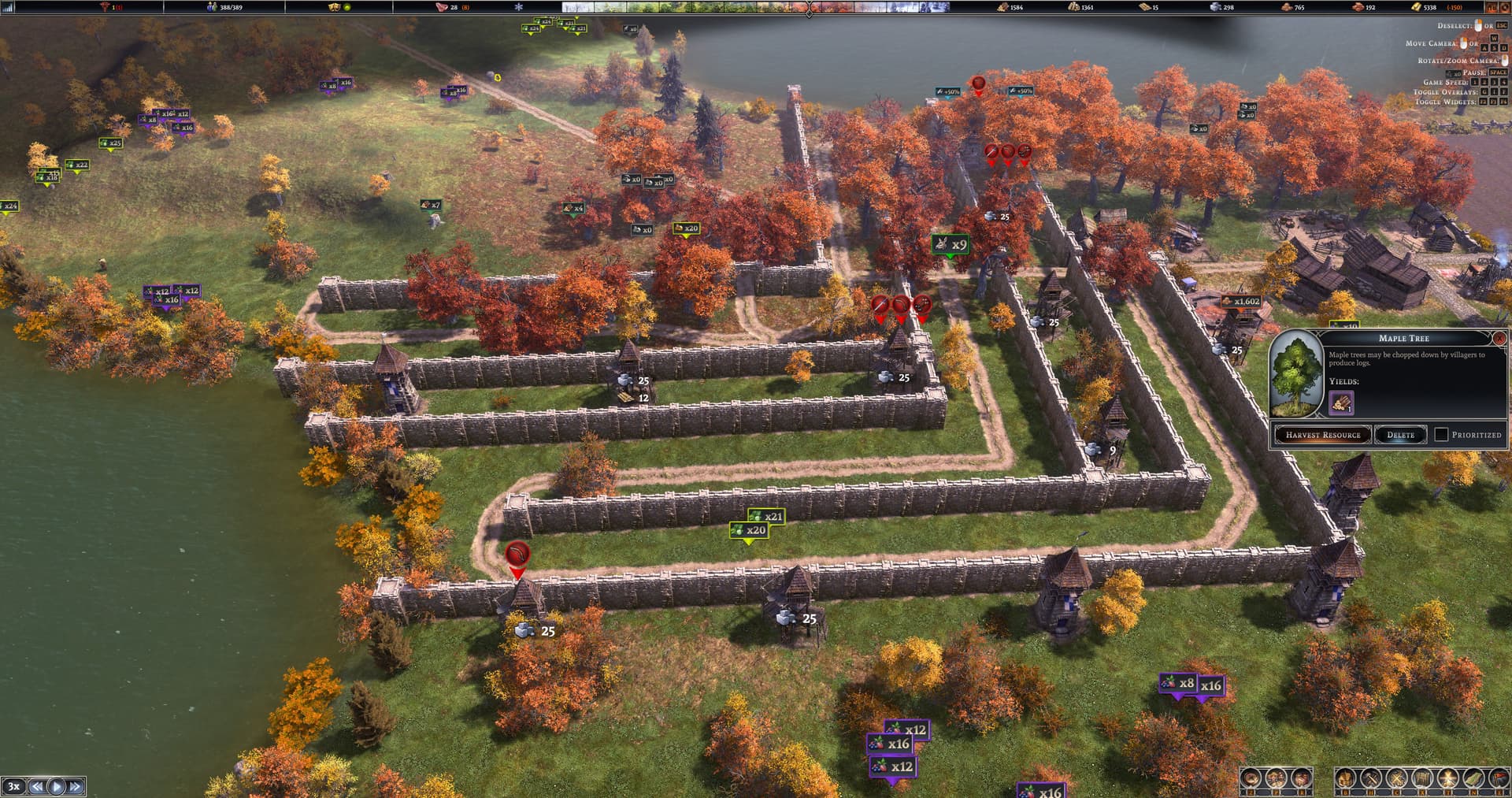The width and height of the screenshot is (1512, 798).
Task: Select the logs yield icon
Action: pyautogui.click(x=1341, y=404)
